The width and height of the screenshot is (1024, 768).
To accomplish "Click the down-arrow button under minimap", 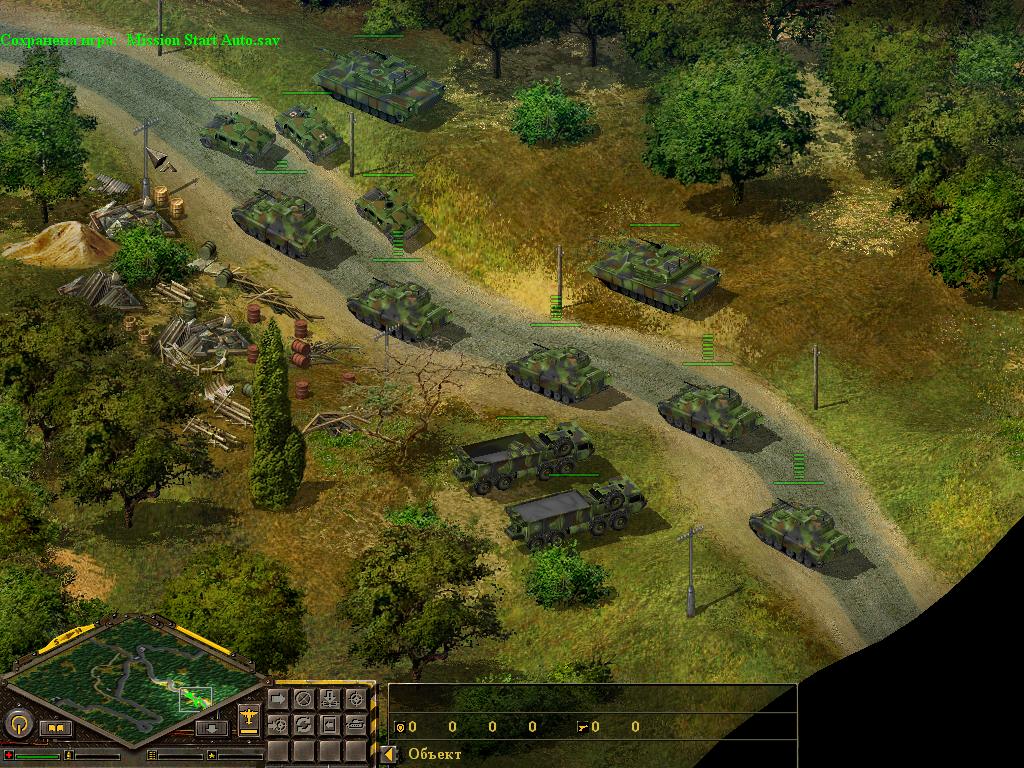I will (x=211, y=728).
